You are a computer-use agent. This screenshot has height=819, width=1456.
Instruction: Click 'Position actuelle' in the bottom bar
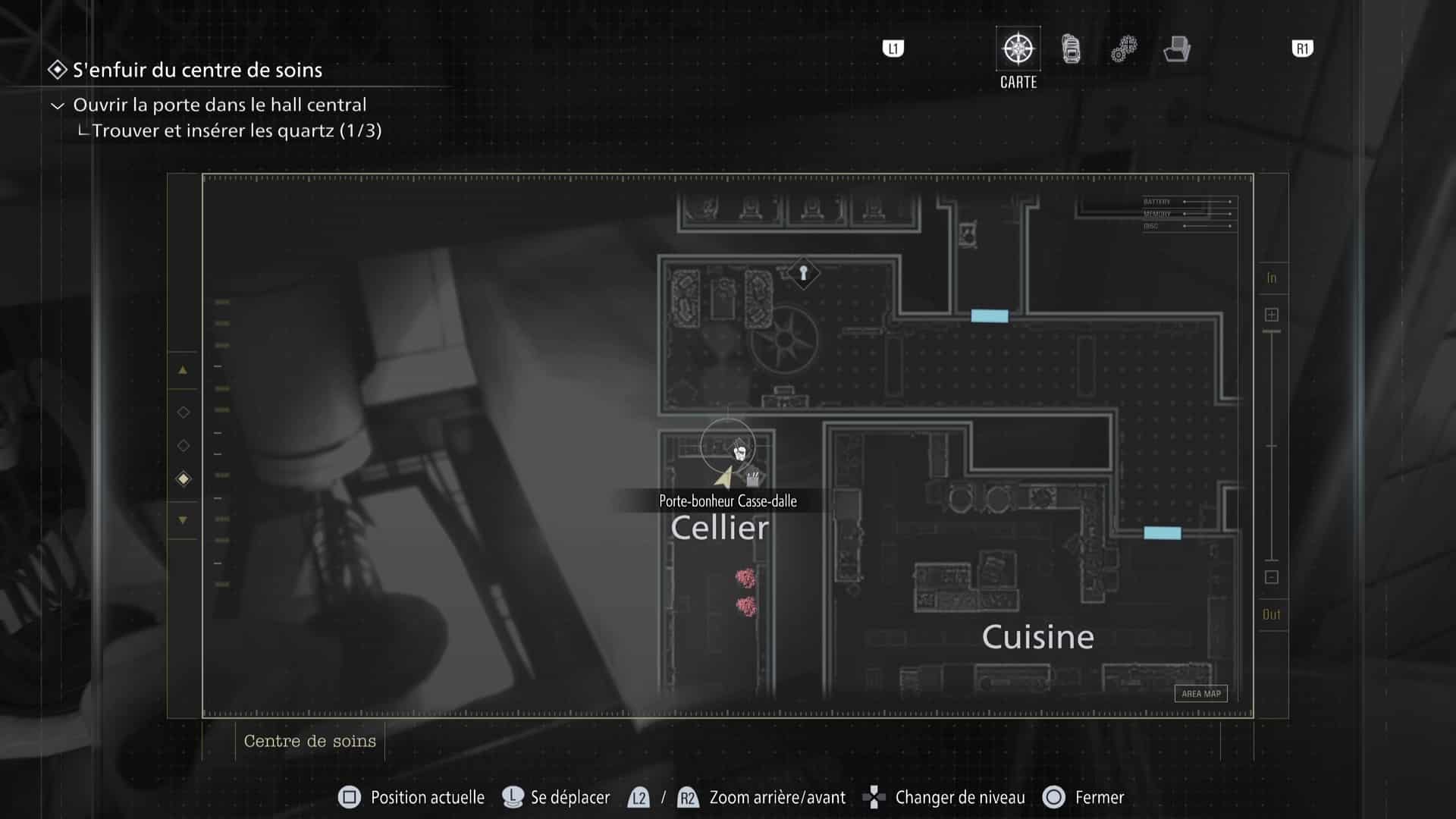427,797
